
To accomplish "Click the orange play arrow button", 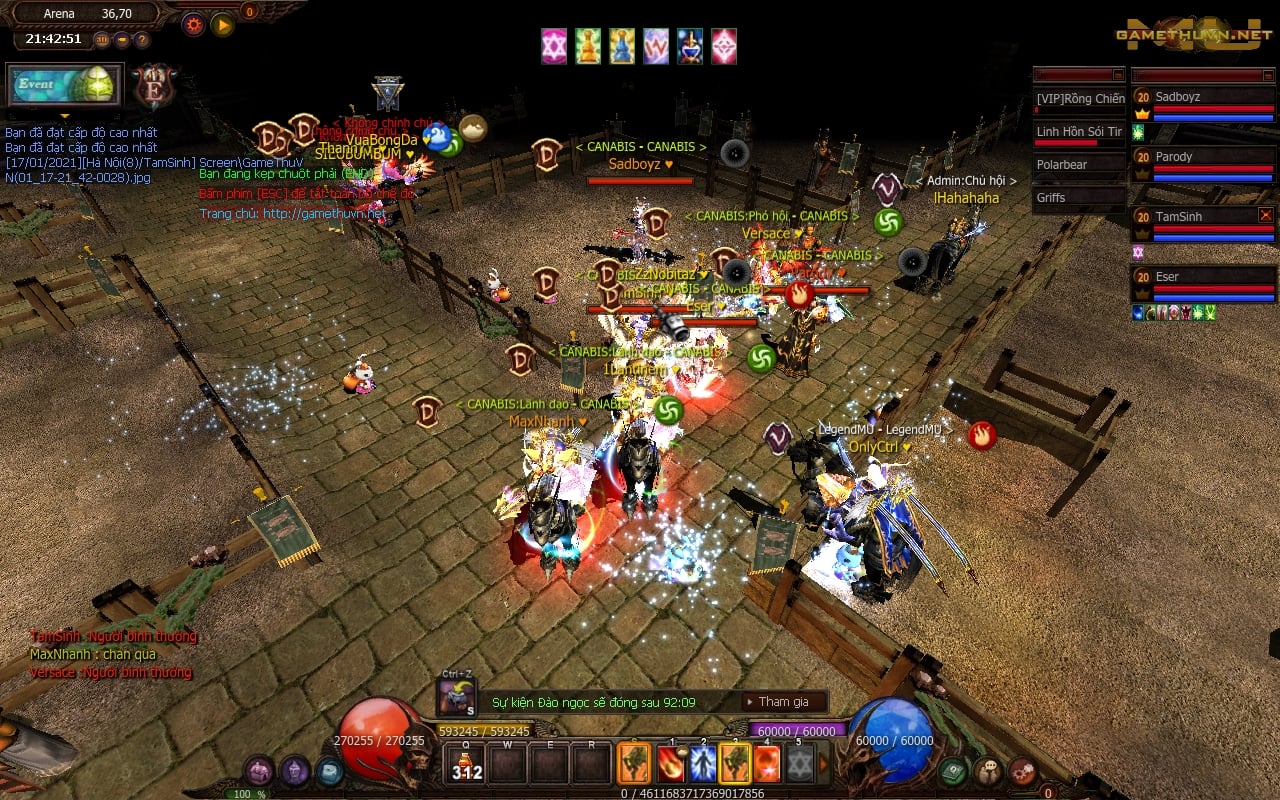I will (222, 24).
